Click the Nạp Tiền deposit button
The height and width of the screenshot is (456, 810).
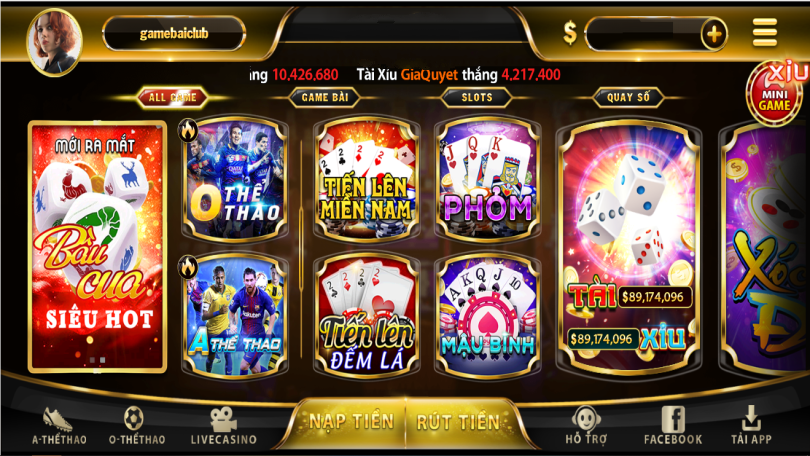pos(350,421)
